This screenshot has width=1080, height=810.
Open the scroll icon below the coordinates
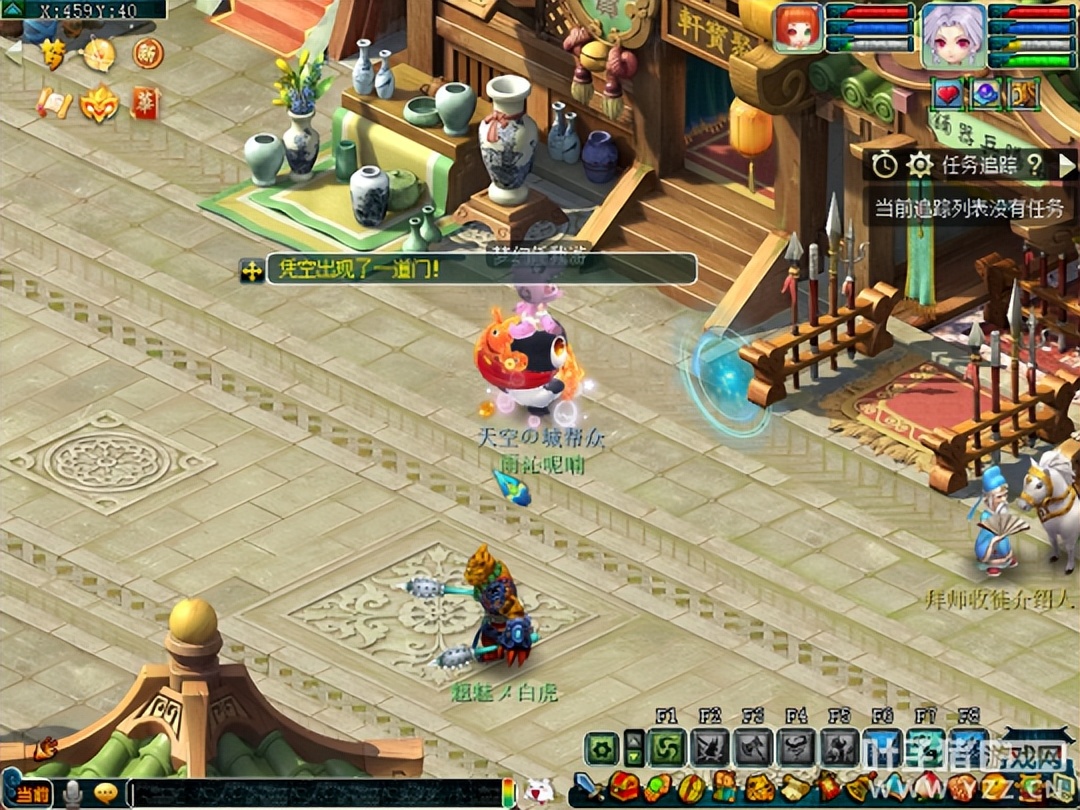coord(54,103)
